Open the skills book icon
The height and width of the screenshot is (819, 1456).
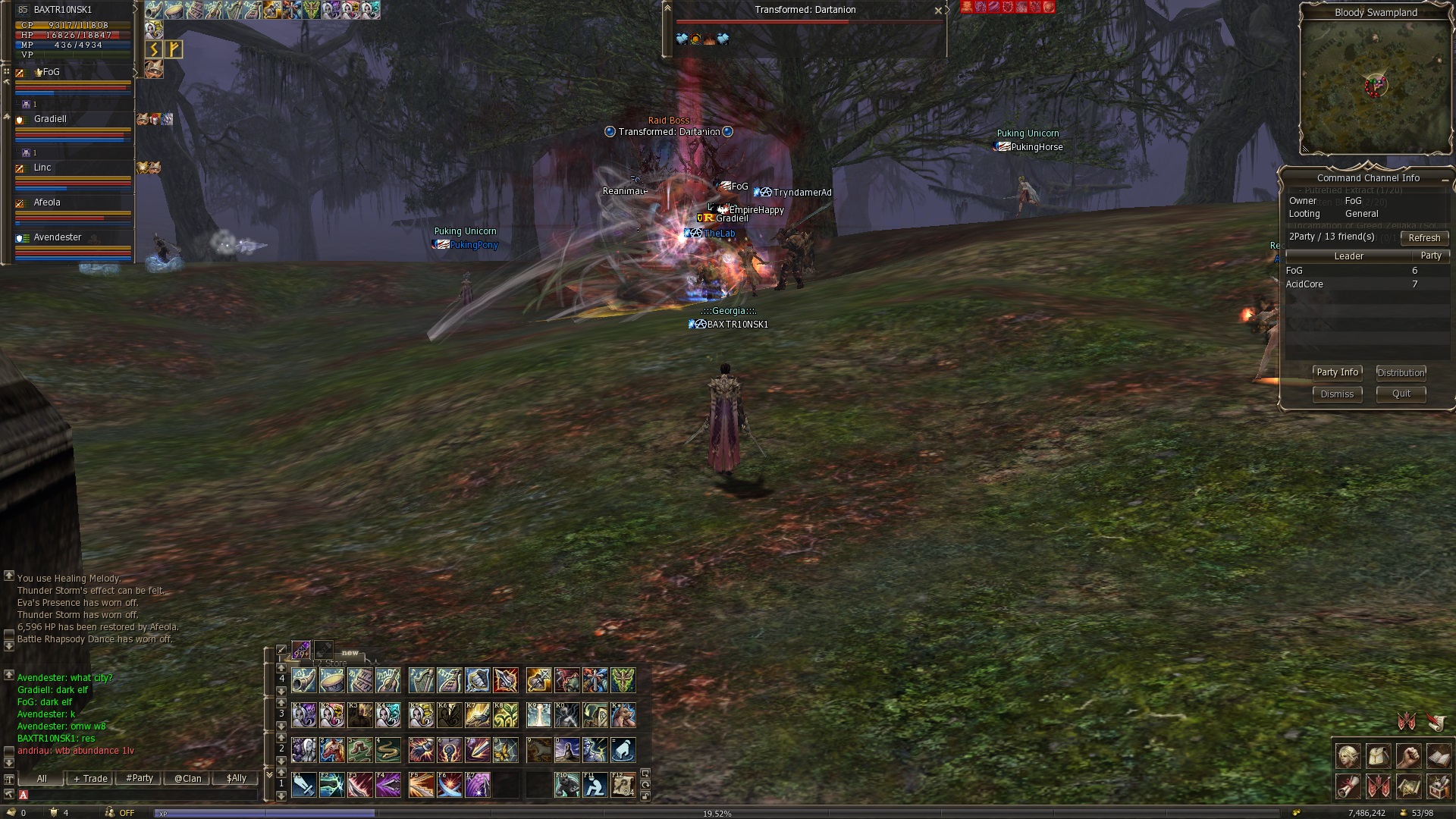(x=1439, y=756)
